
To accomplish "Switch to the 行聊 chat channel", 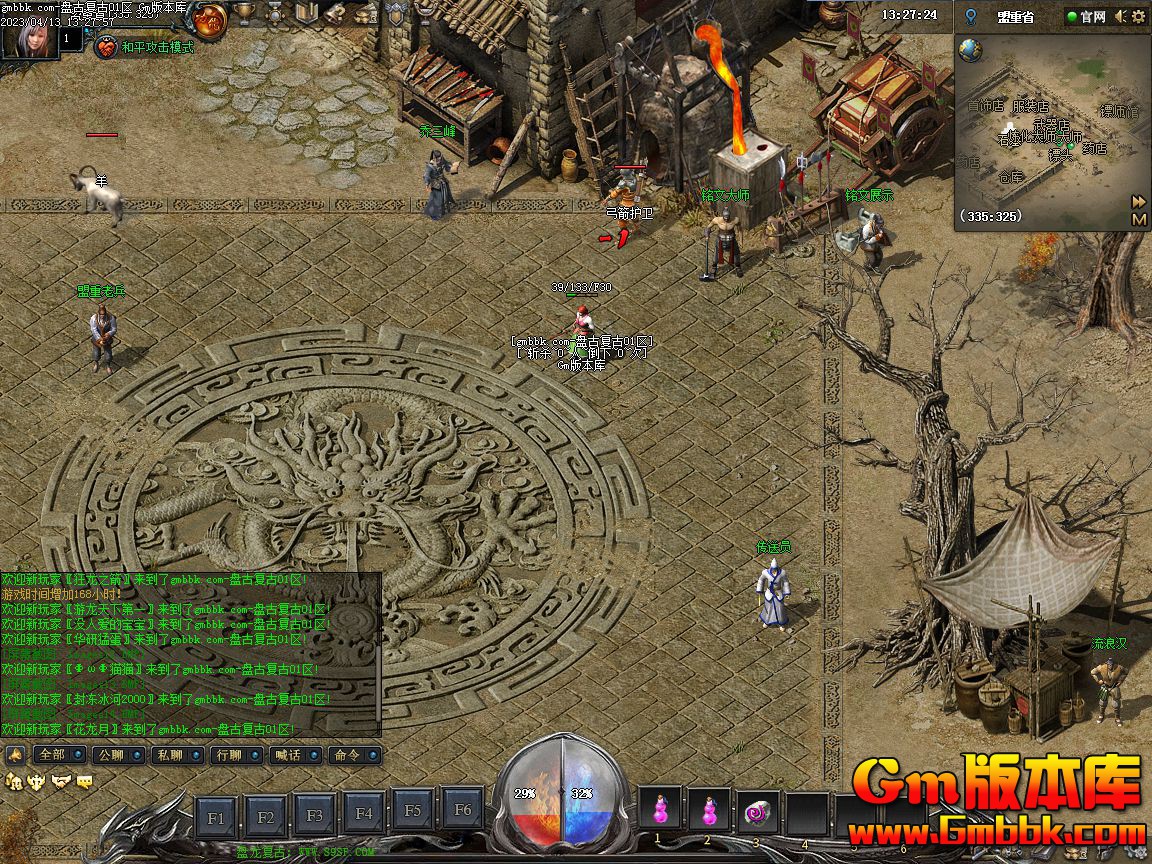I will (230, 754).
